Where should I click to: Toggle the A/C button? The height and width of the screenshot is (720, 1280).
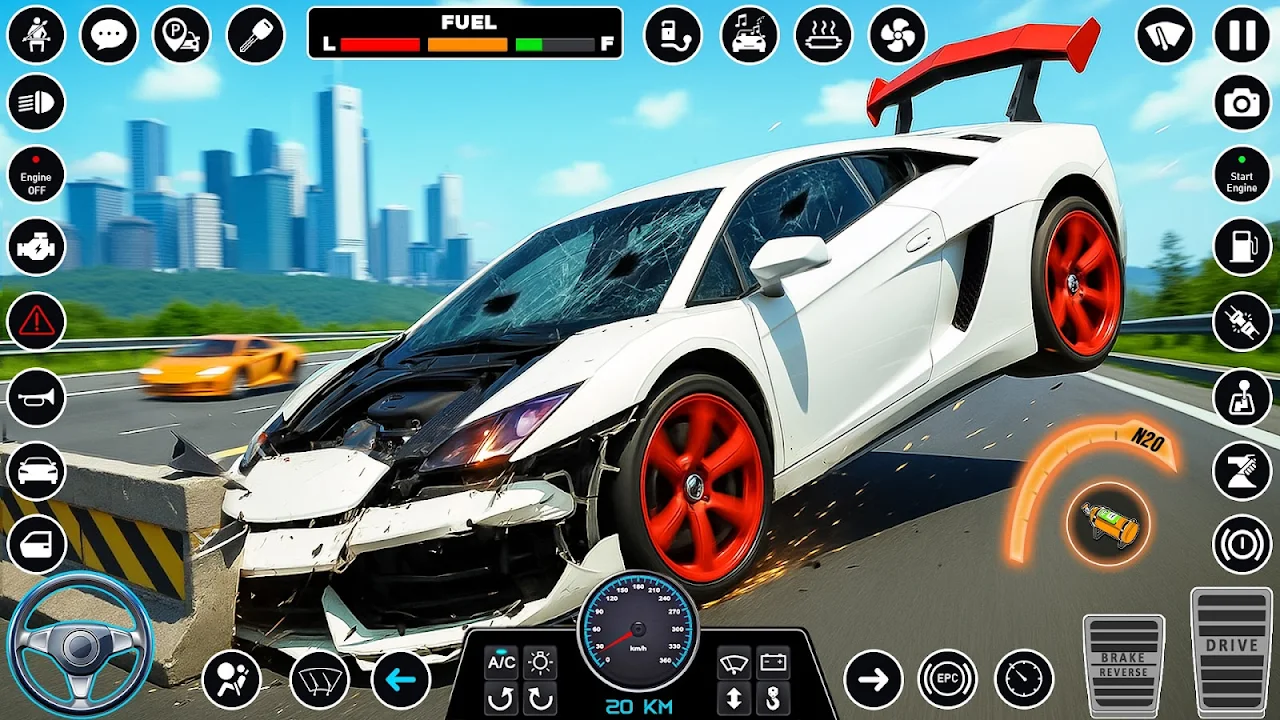(501, 662)
